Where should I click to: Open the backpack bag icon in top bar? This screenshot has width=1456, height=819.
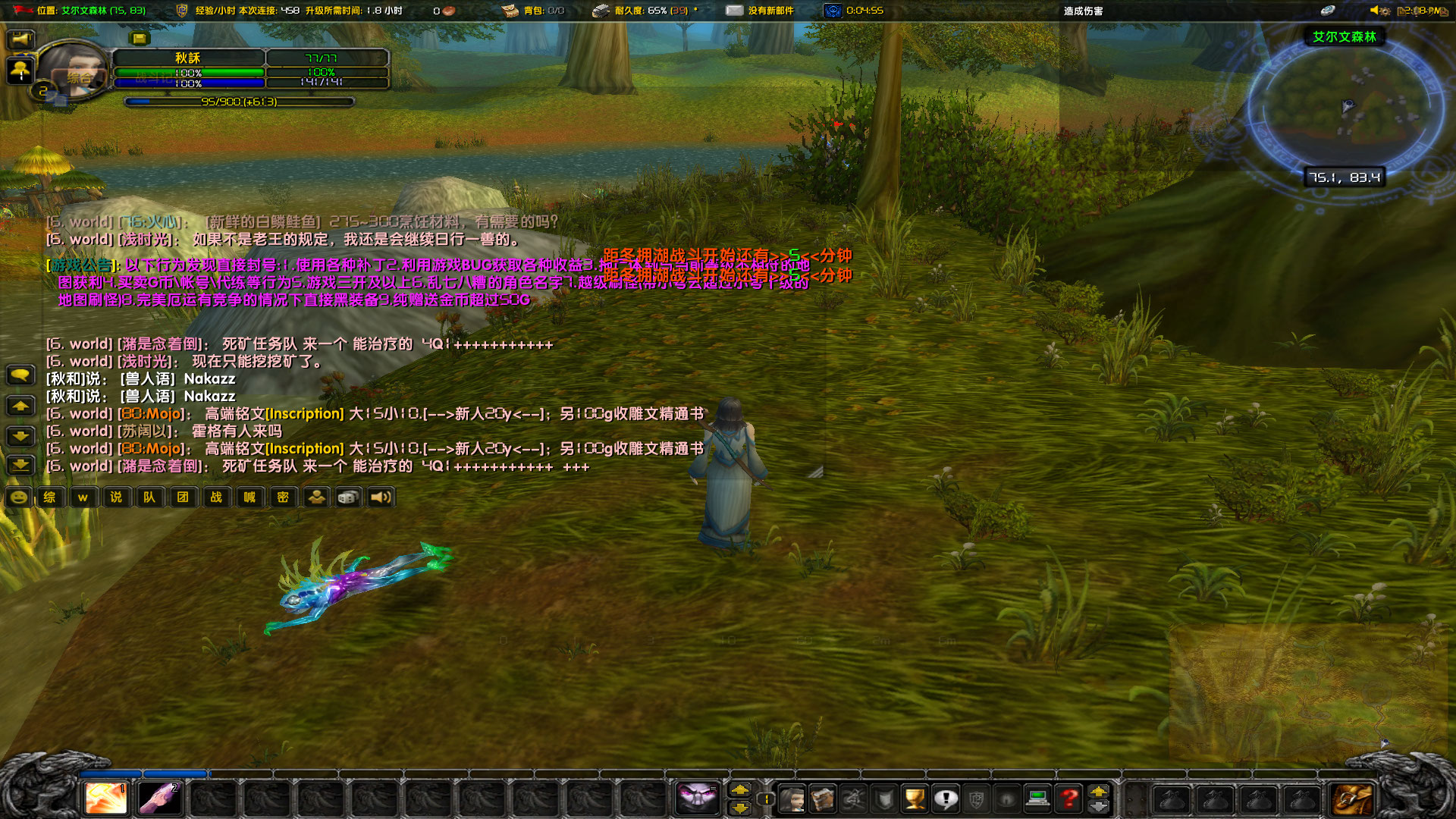[509, 10]
